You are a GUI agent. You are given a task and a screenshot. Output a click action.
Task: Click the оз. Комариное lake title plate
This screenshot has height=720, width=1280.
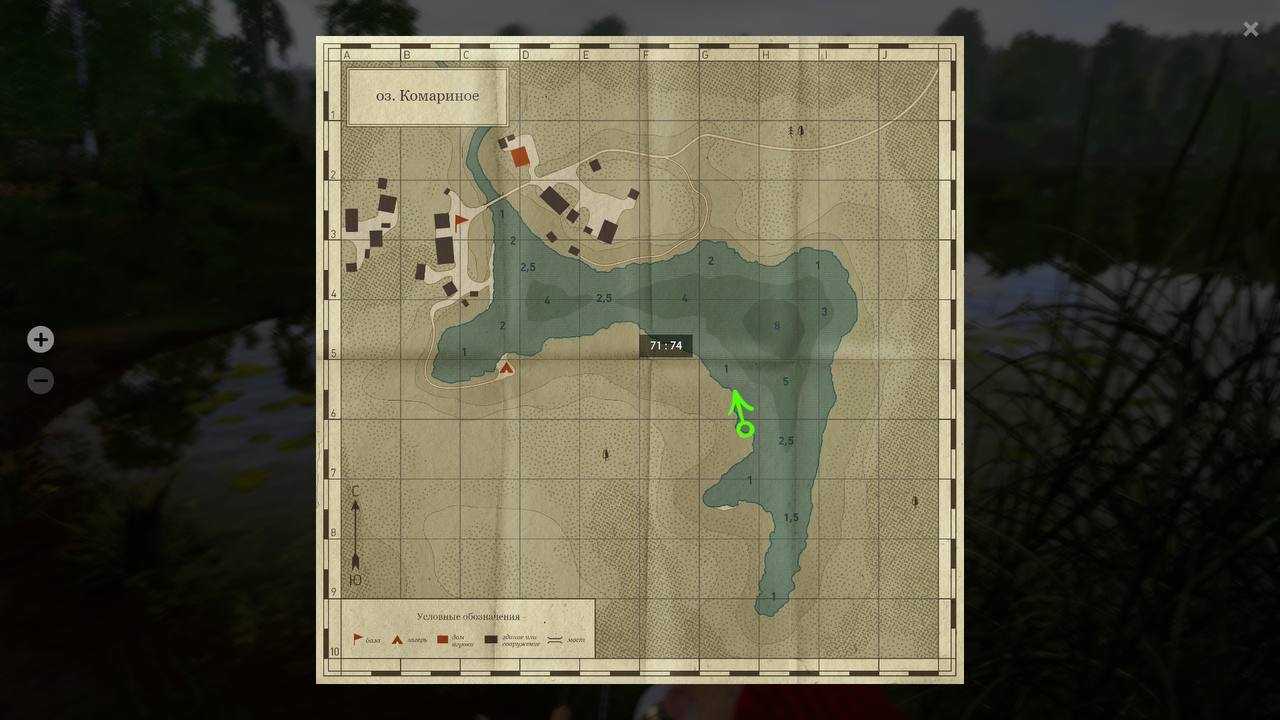(x=427, y=96)
